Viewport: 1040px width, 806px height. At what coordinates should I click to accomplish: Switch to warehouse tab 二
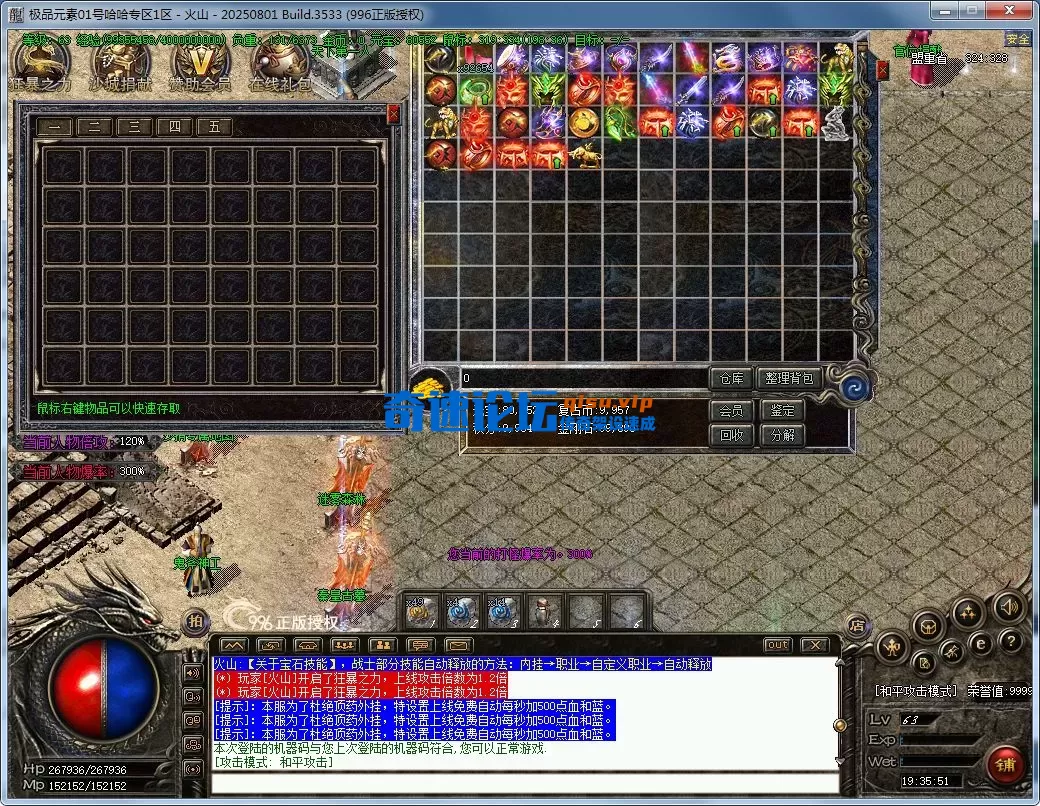pos(94,127)
